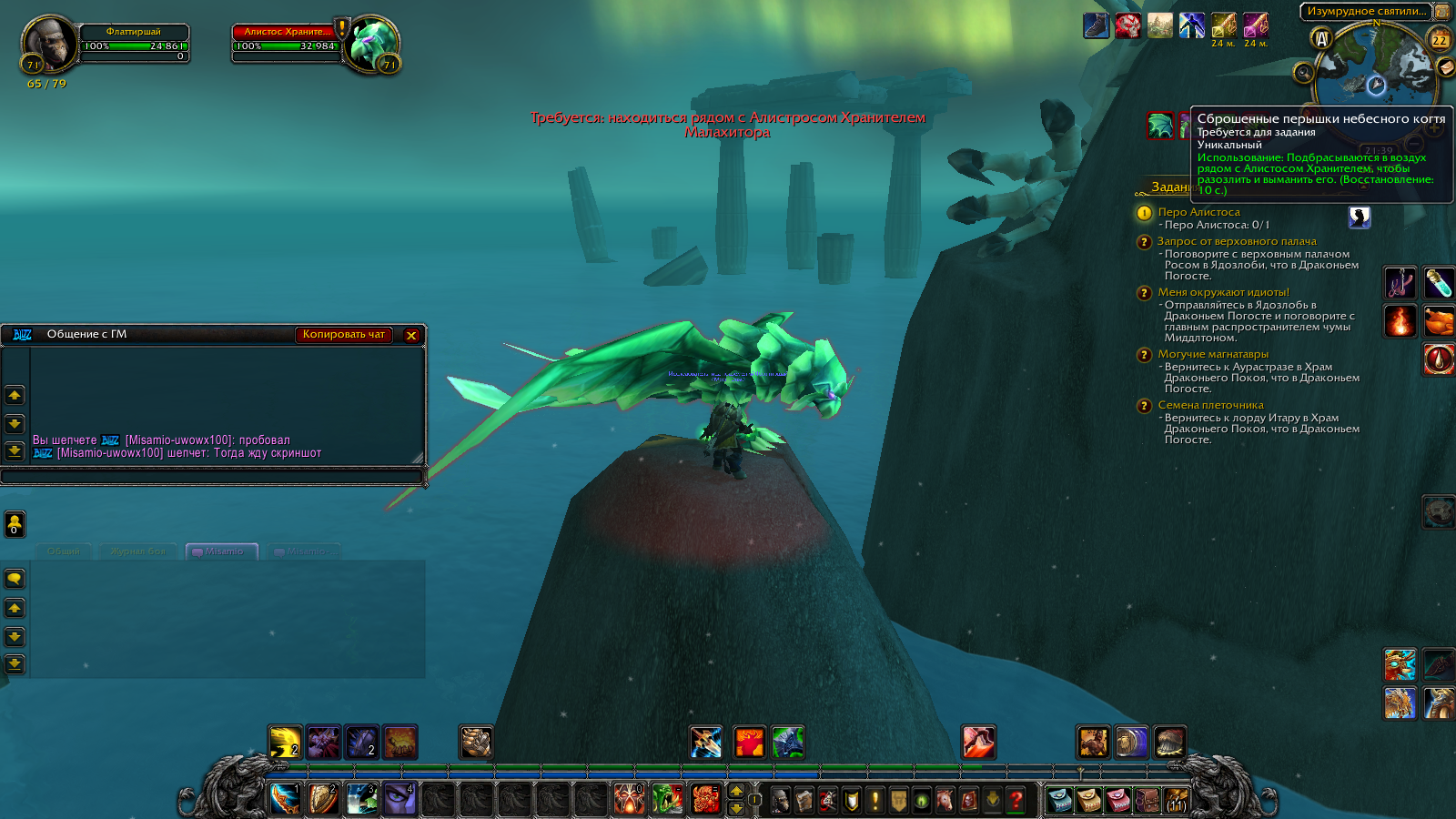Use the 'Перо Алистоса' quest item button

1359,217
